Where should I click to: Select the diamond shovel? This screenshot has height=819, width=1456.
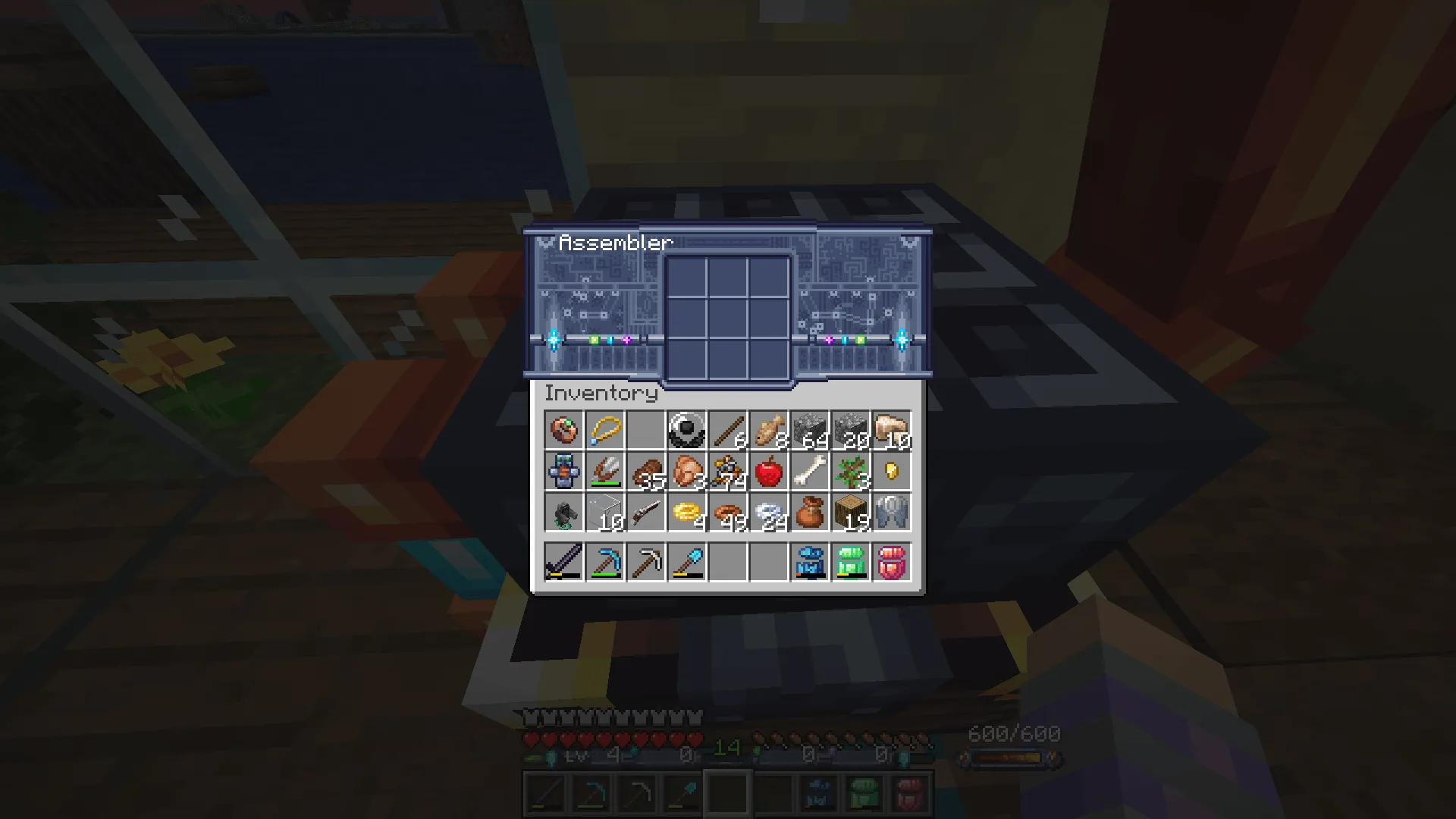688,561
